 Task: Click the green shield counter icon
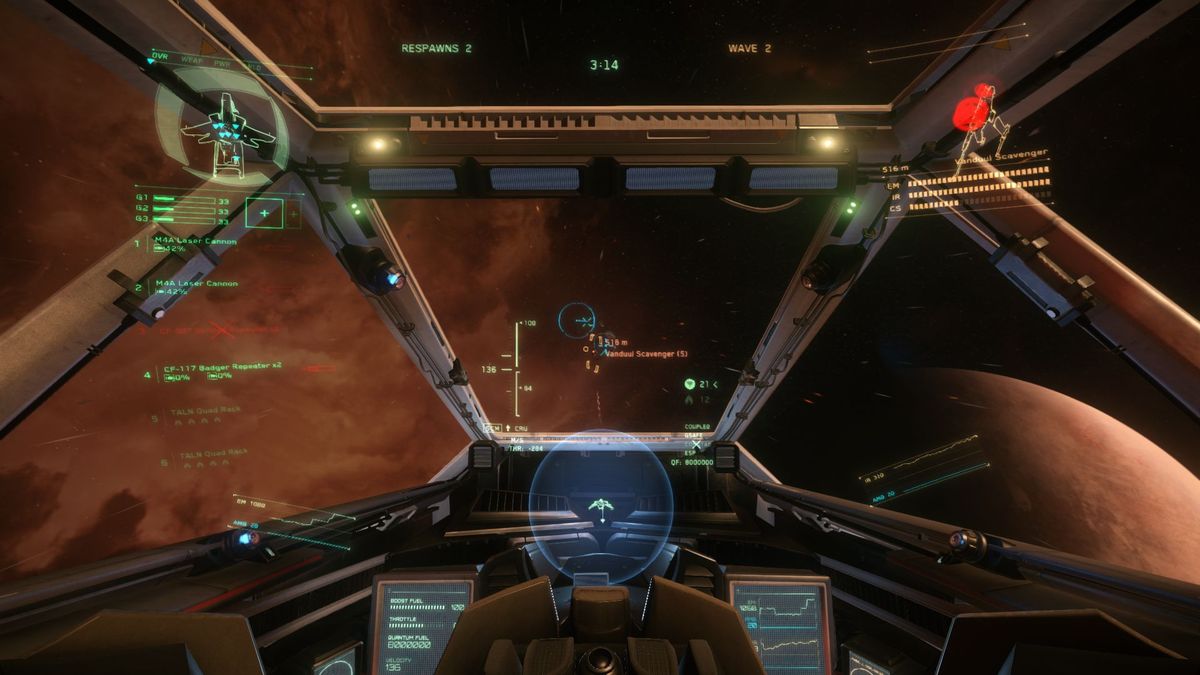click(690, 384)
